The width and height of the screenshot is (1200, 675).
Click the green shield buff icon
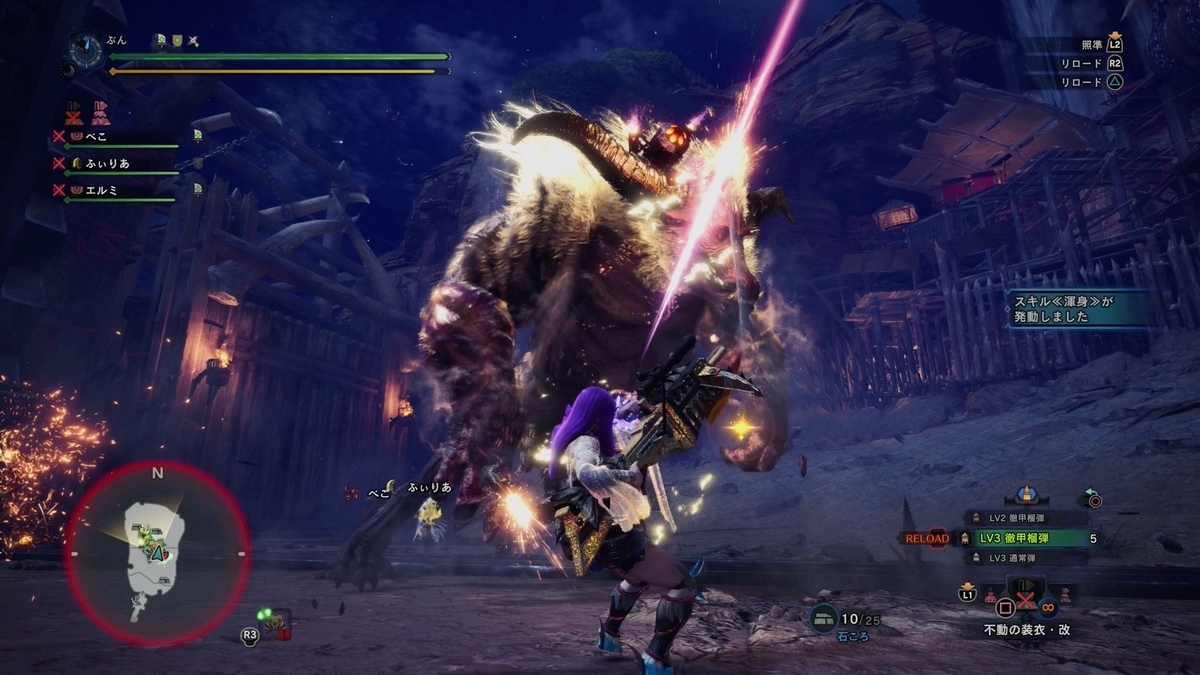(176, 41)
